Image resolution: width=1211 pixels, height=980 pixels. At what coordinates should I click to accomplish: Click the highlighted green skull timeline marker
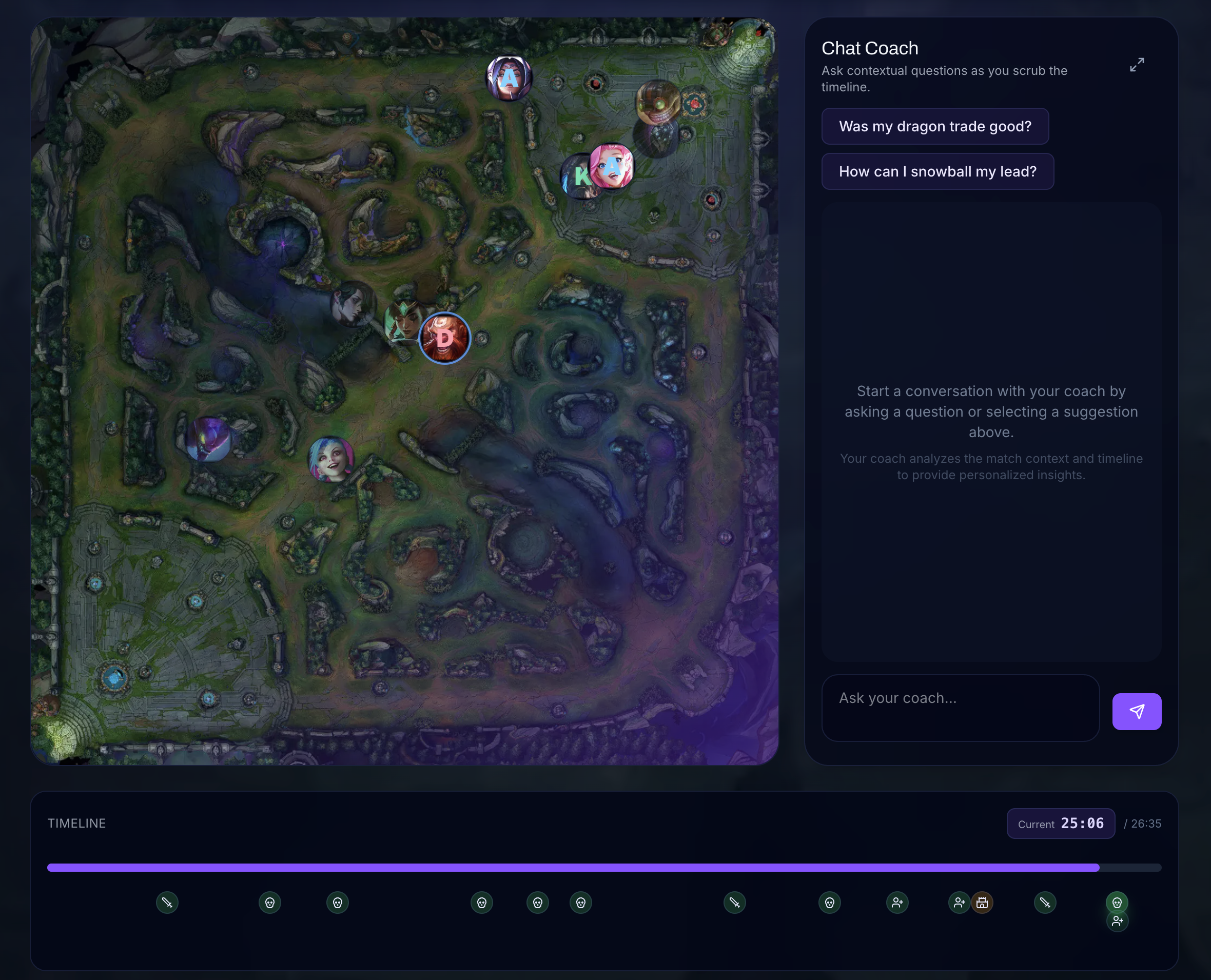click(x=1116, y=902)
